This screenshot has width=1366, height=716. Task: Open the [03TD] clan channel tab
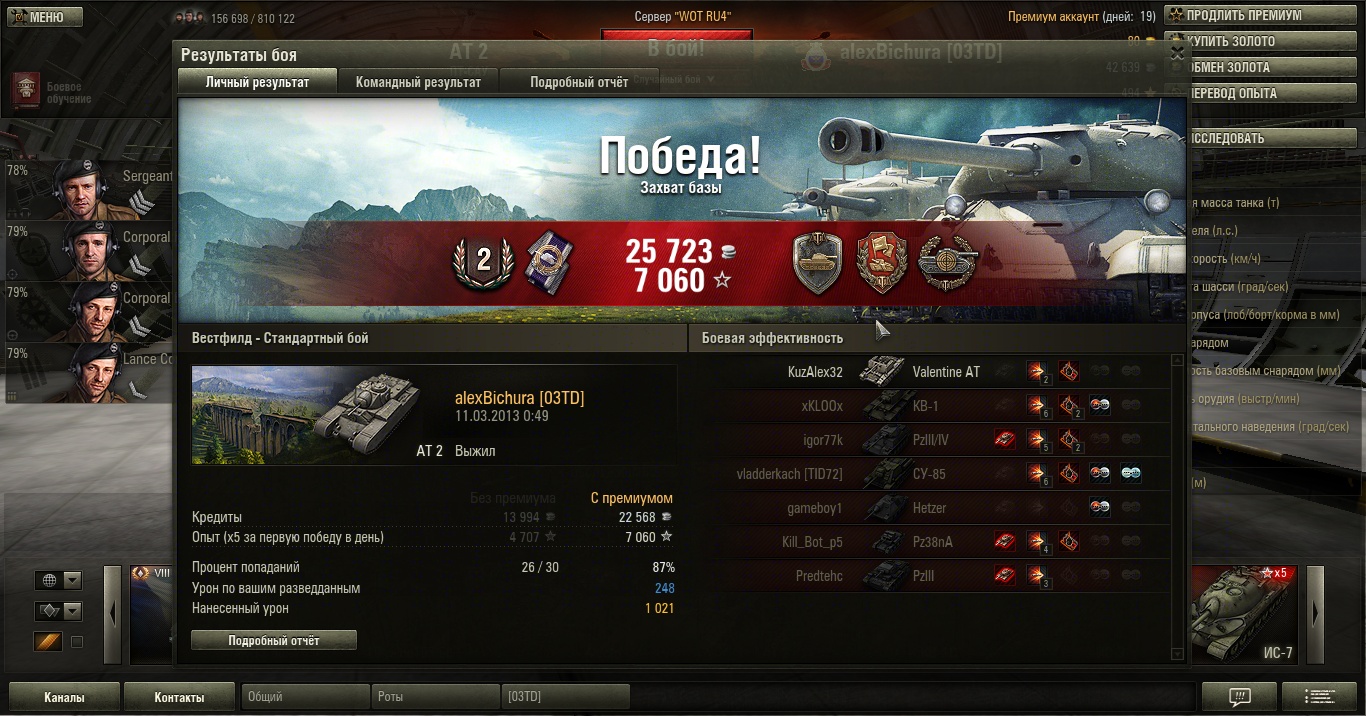565,697
